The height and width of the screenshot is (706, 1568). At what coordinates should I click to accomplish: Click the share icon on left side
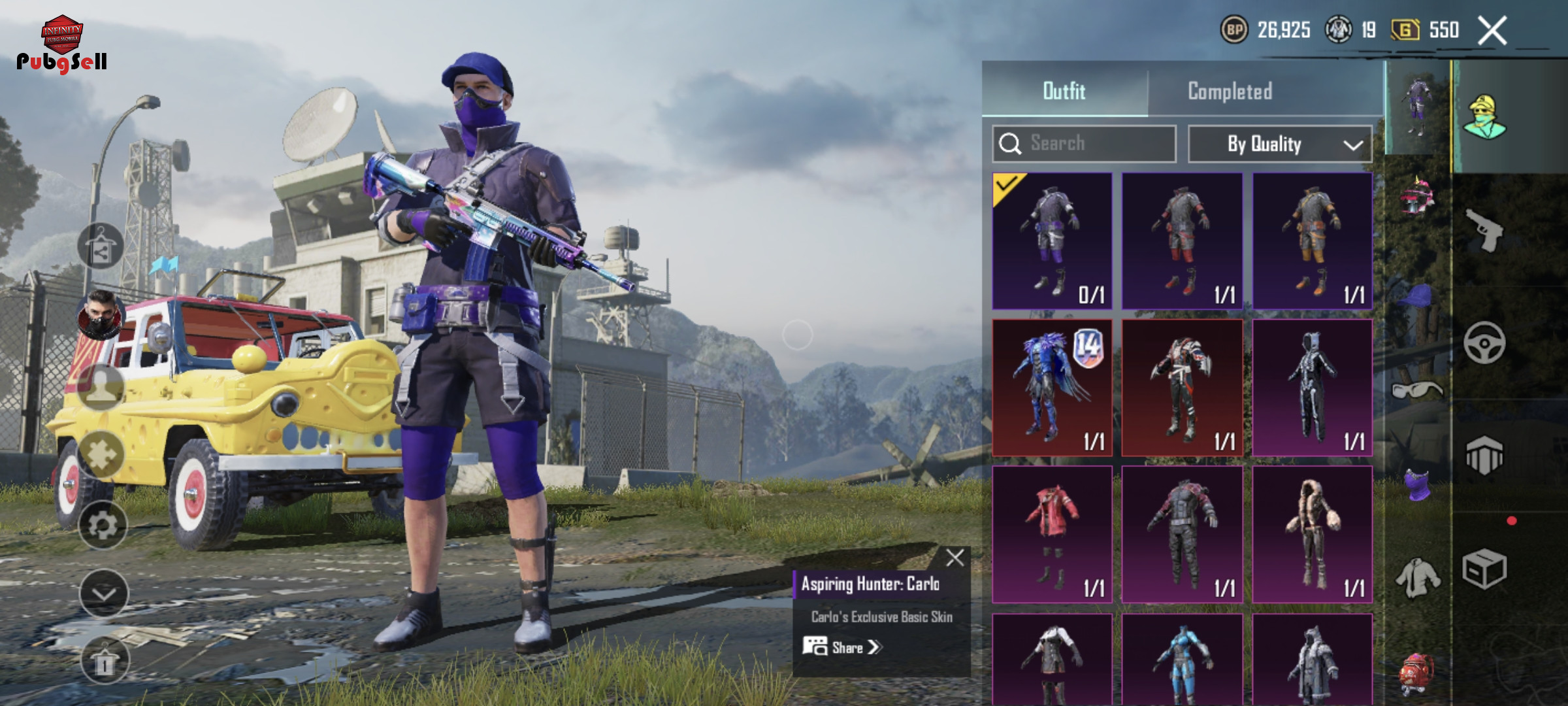coord(101,246)
